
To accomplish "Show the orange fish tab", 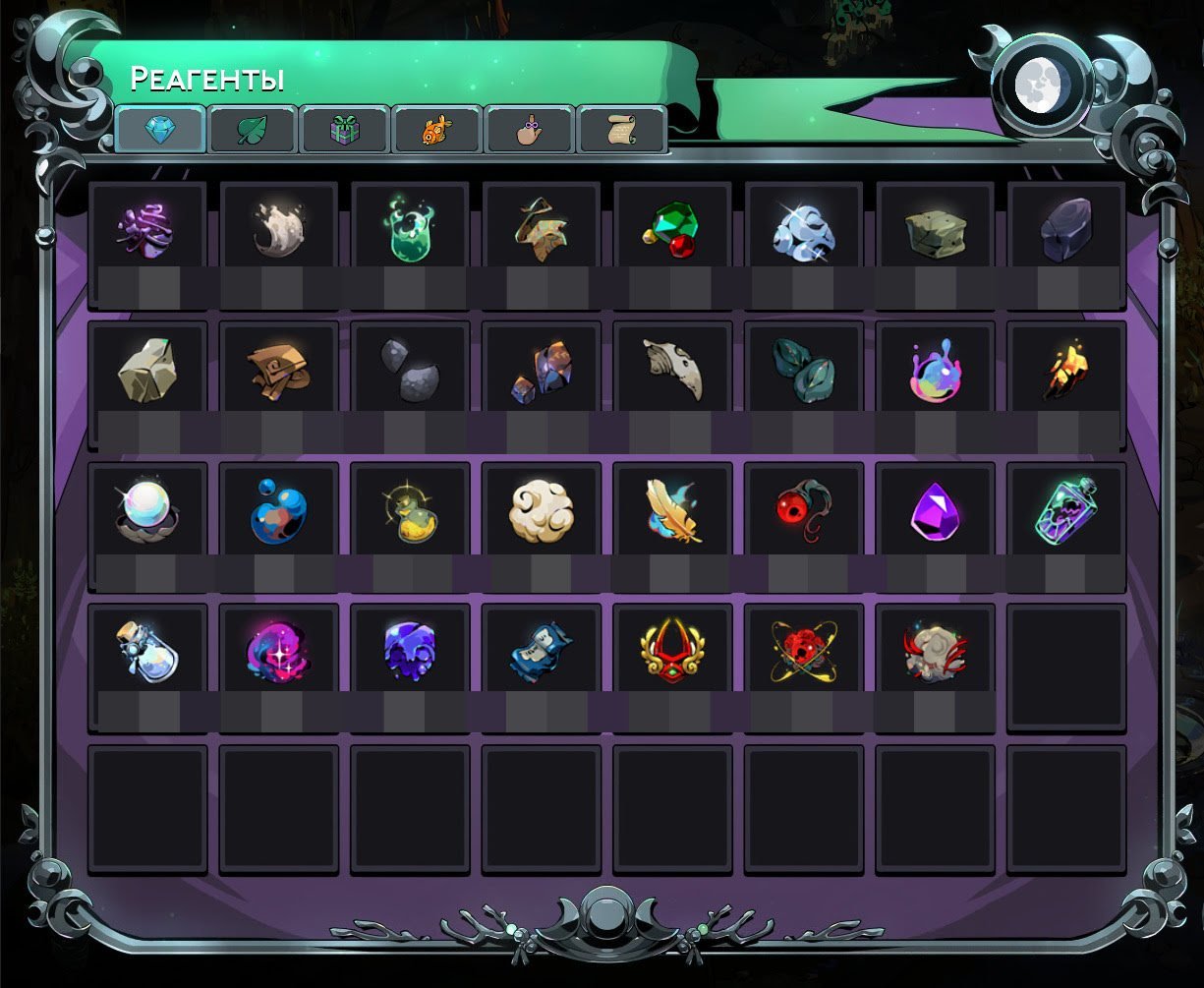I will coord(437,129).
